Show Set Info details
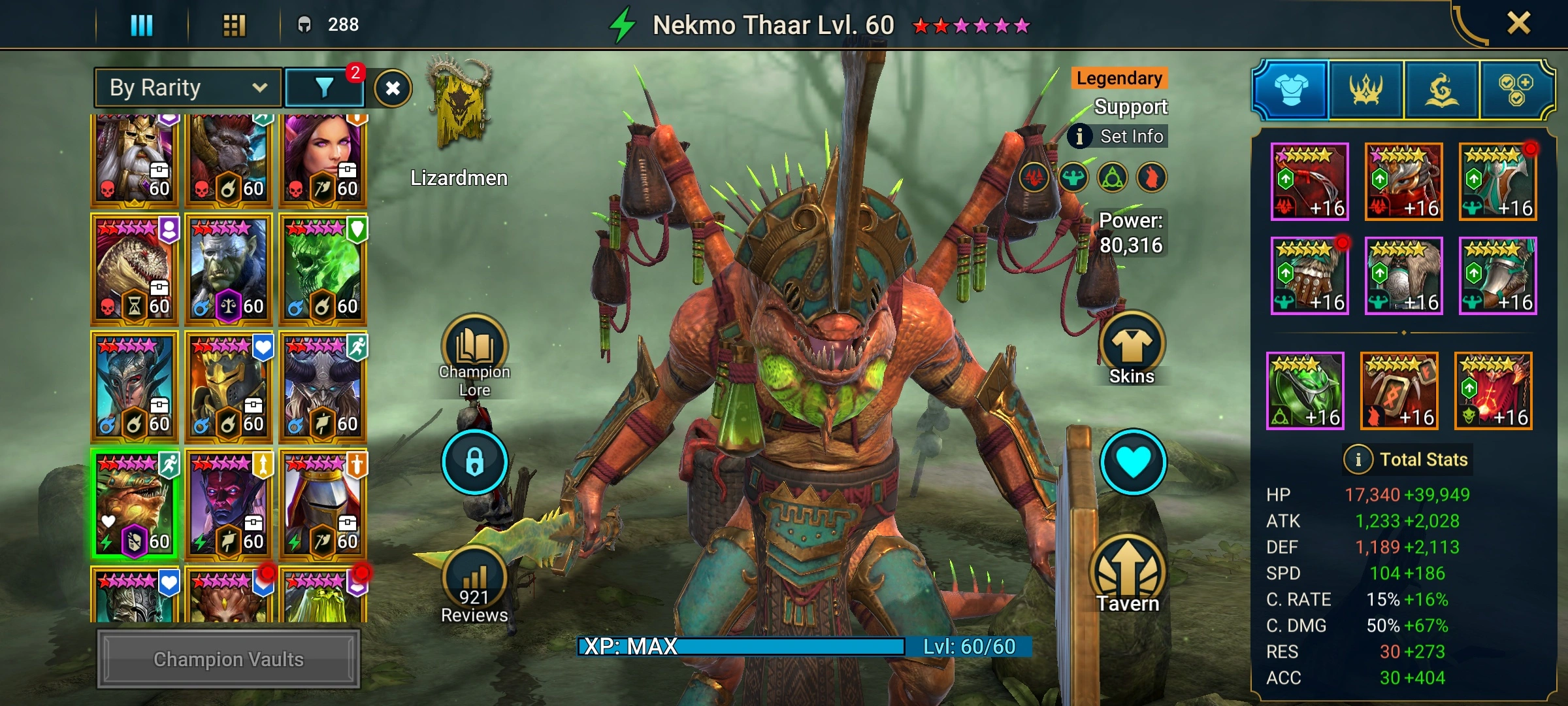This screenshot has width=1568, height=706. coord(1119,136)
